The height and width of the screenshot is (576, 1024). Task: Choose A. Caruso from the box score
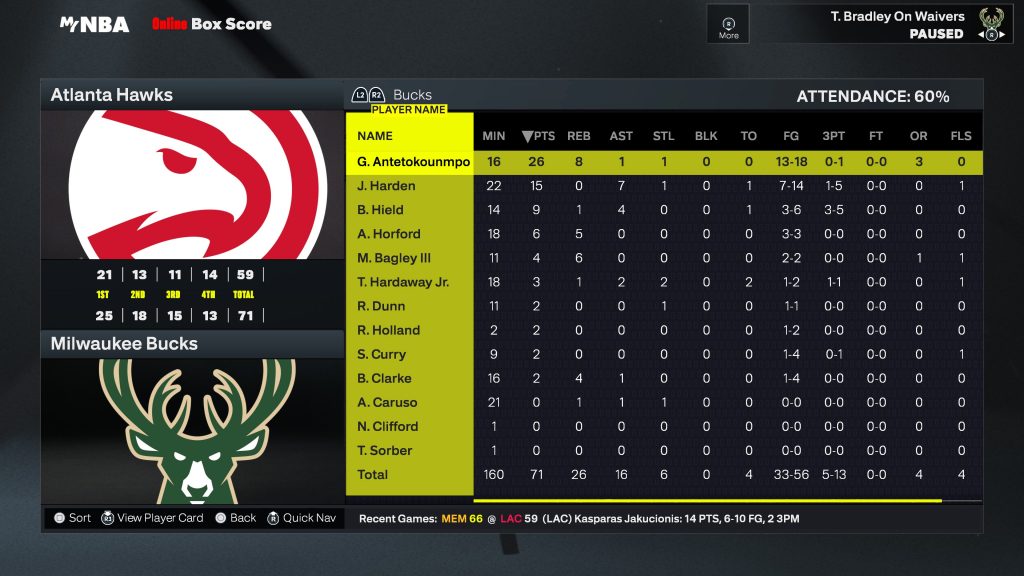387,402
